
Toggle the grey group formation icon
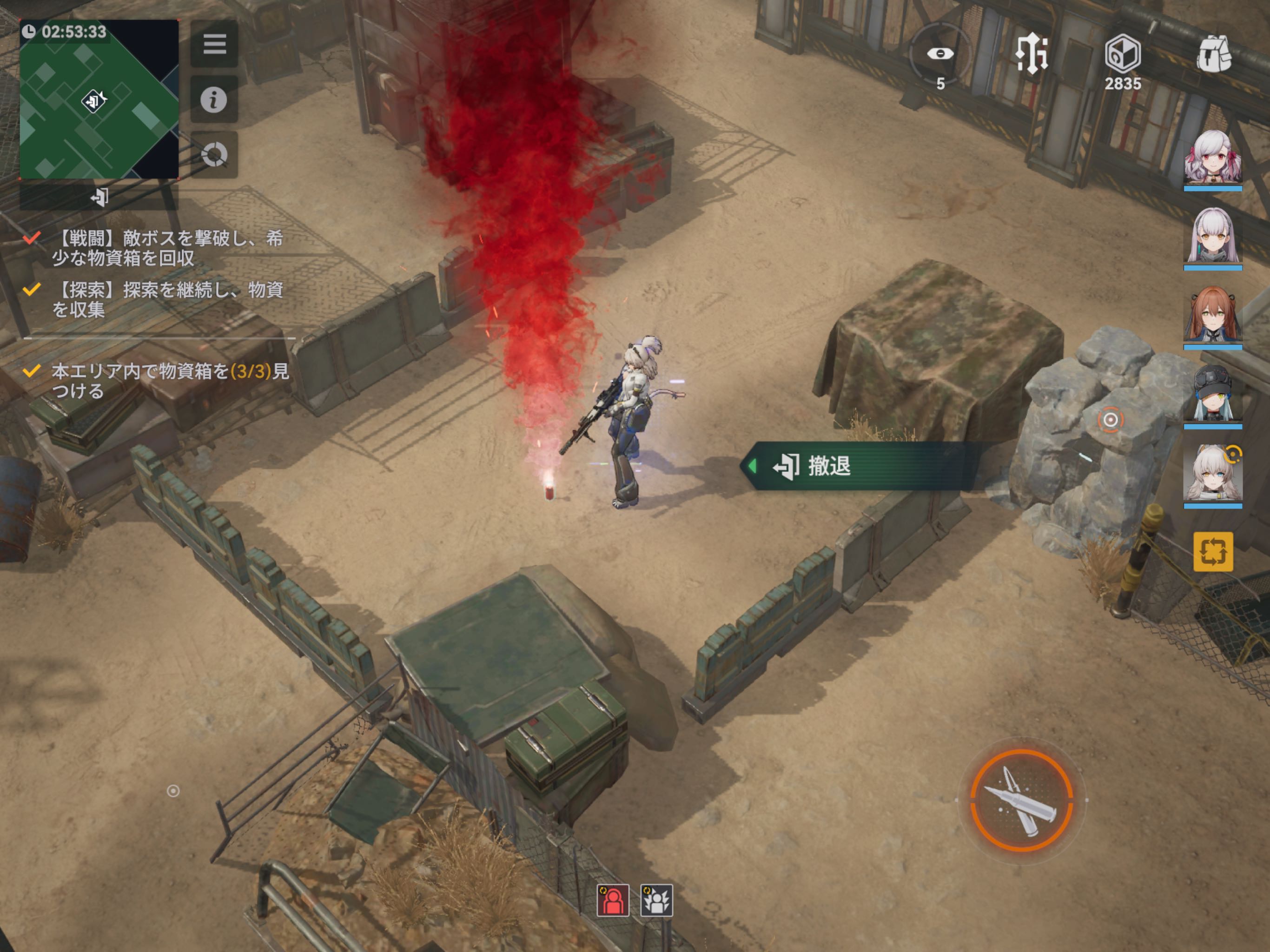point(656,900)
